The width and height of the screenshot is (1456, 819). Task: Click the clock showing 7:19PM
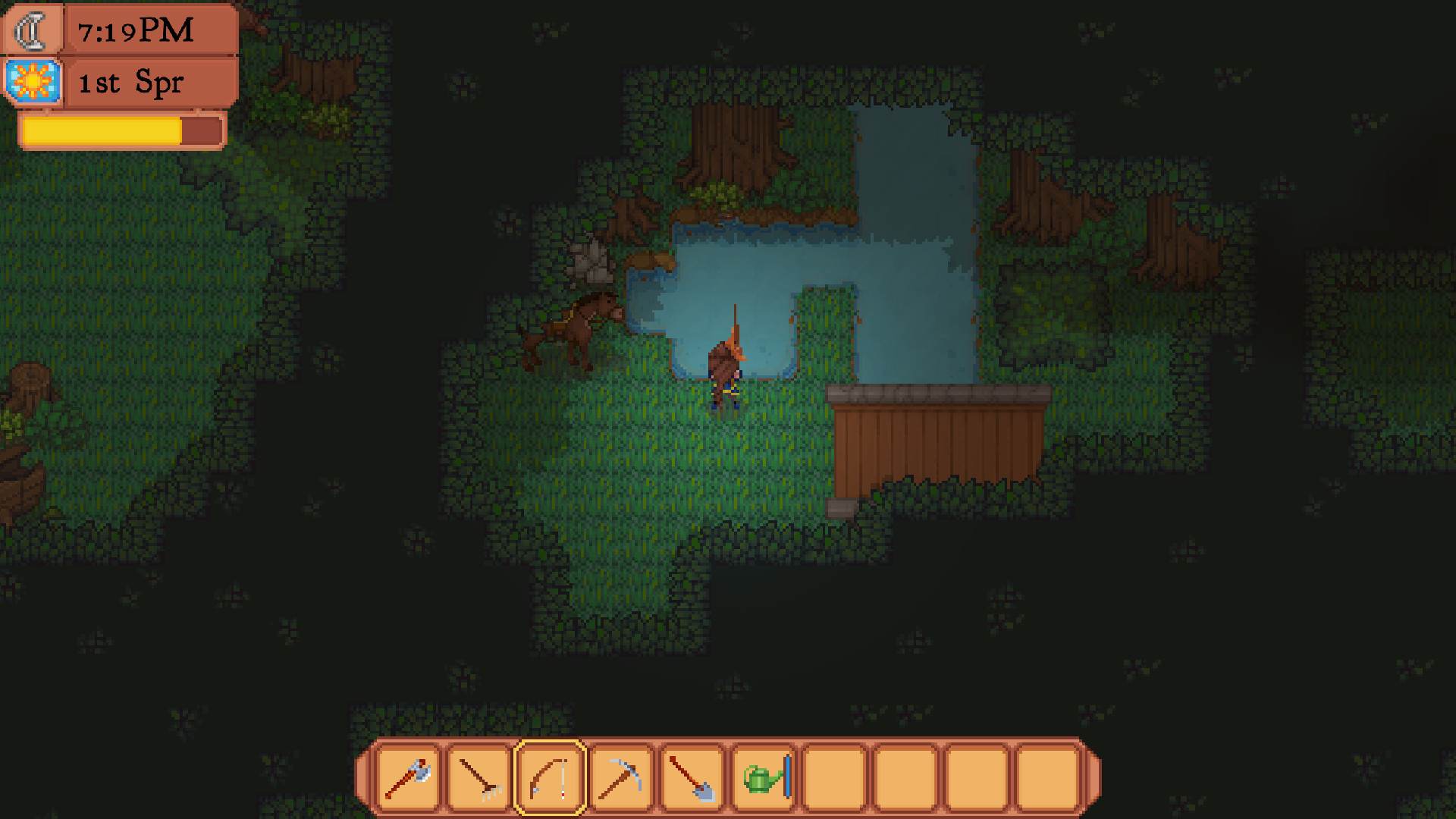coord(136,31)
